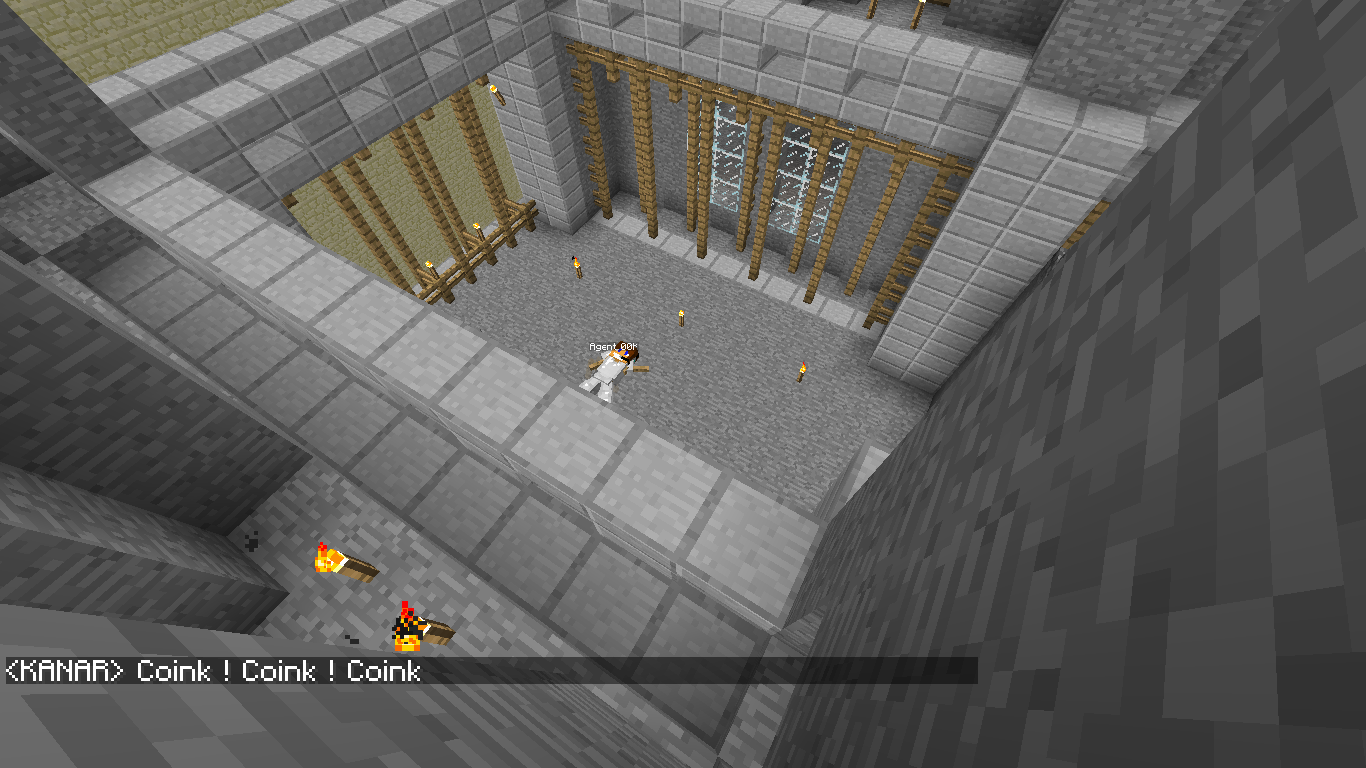Click KANAR's Coink chat message
Screen dimensions: 1366x768
tap(213, 671)
